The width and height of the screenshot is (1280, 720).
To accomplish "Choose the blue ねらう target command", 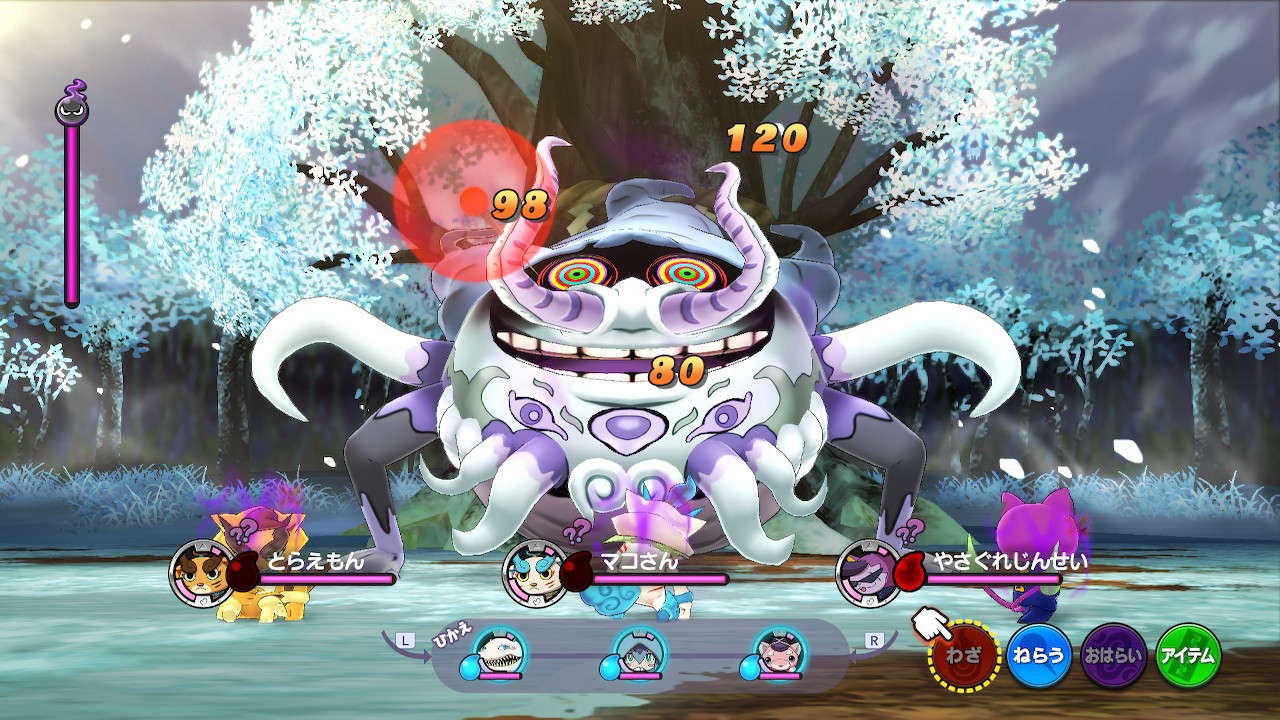I will [x=1039, y=656].
